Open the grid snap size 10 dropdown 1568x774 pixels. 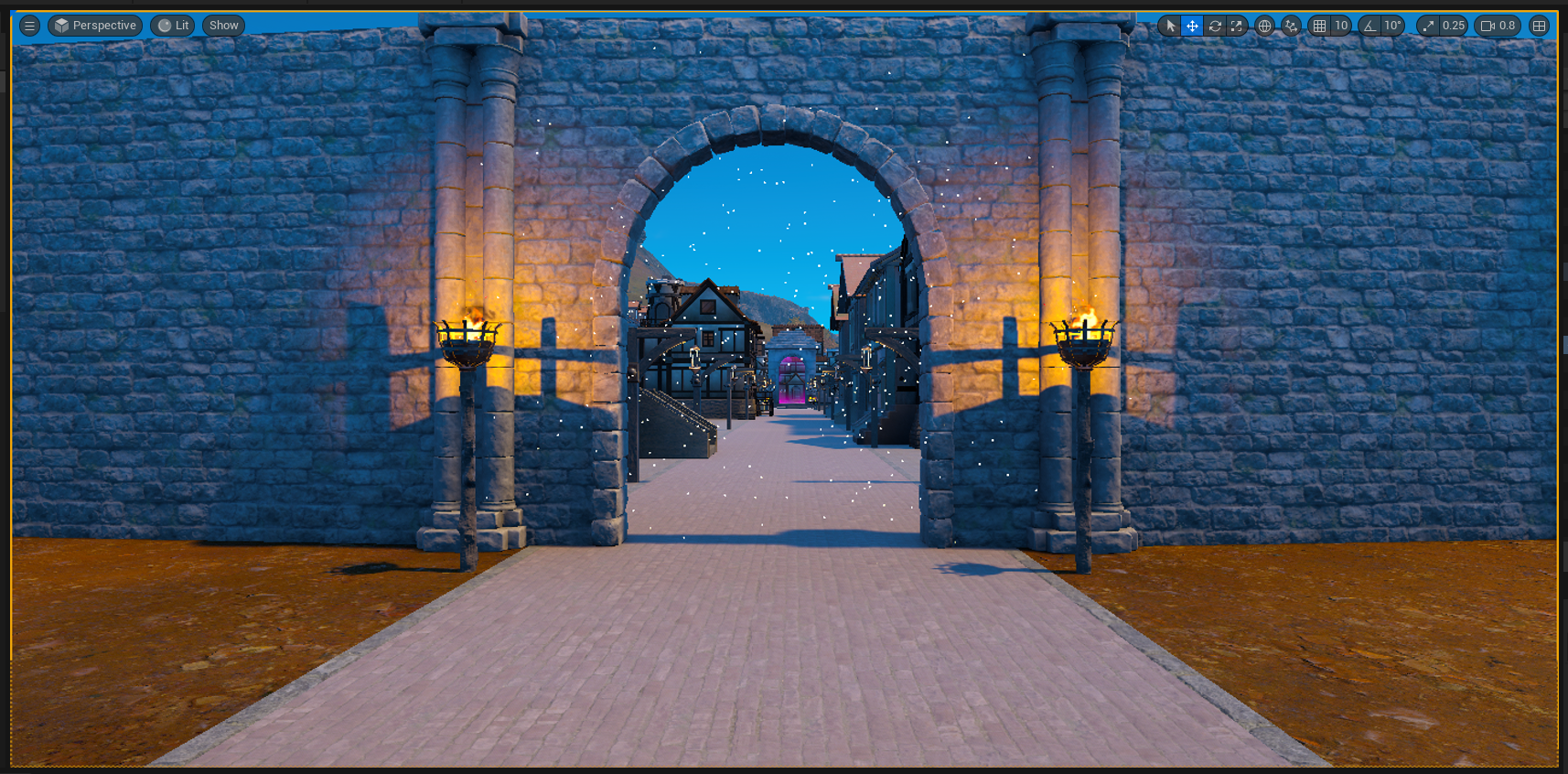pos(1342,26)
